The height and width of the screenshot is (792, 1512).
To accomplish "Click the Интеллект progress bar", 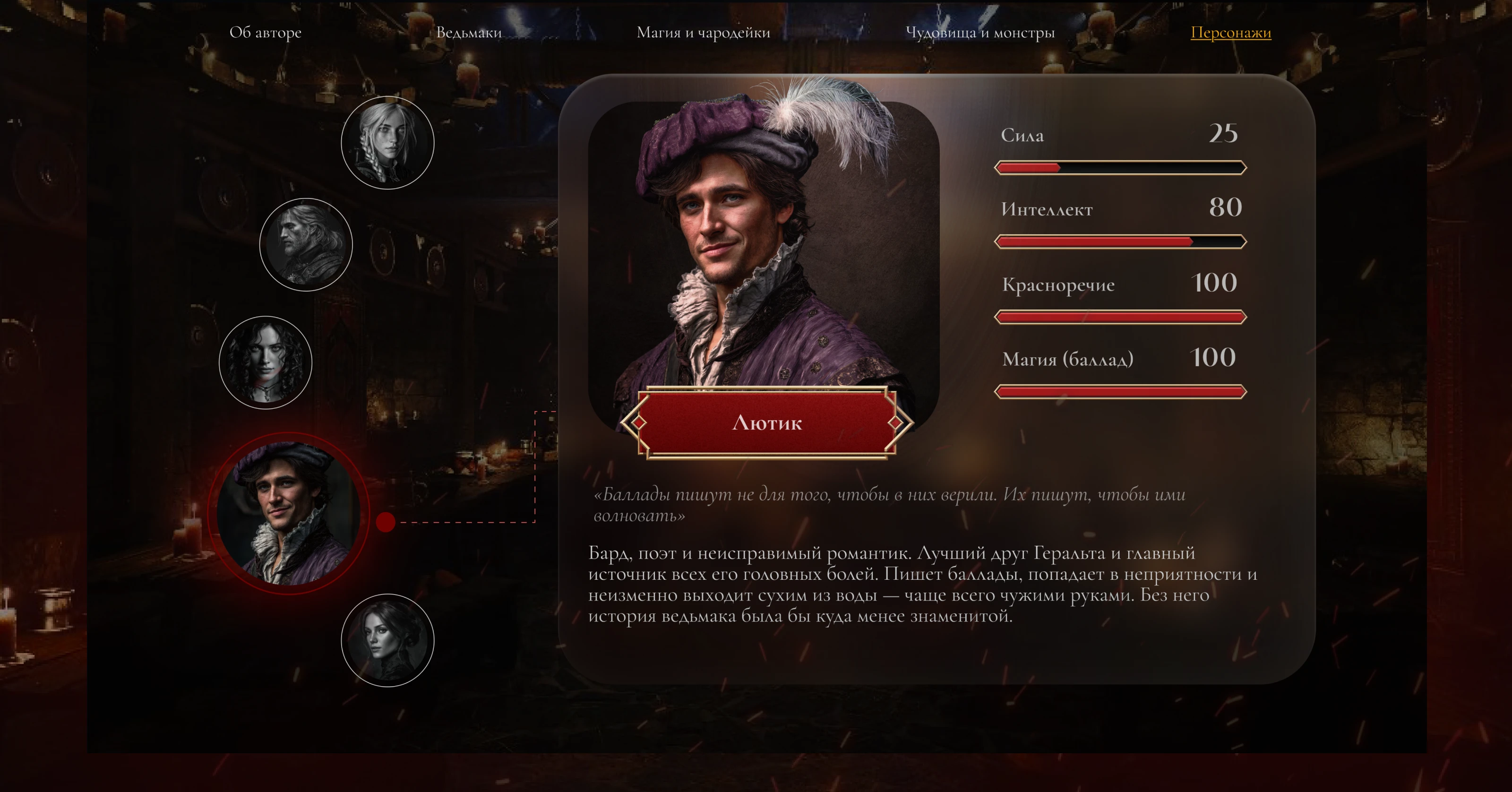I will (x=1120, y=241).
